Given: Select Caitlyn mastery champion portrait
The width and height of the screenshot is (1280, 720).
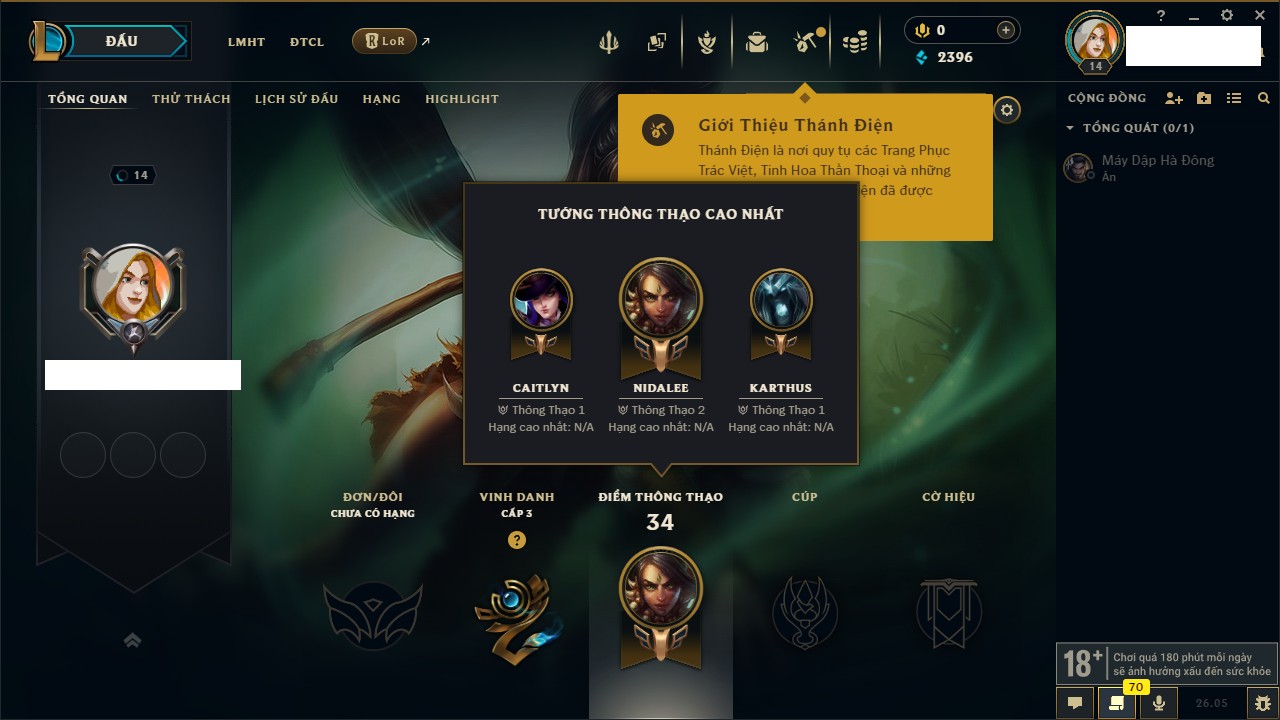Looking at the screenshot, I should [x=541, y=300].
